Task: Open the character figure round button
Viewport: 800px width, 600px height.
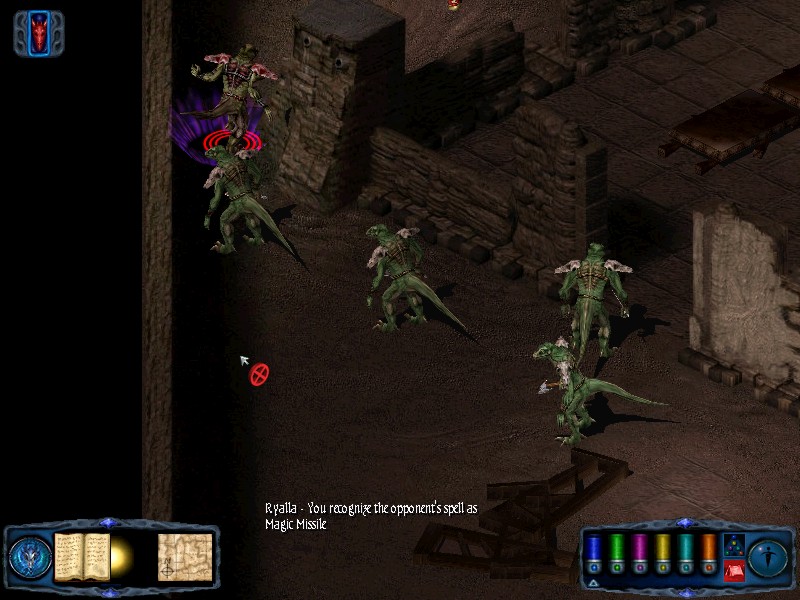Action: tap(769, 555)
